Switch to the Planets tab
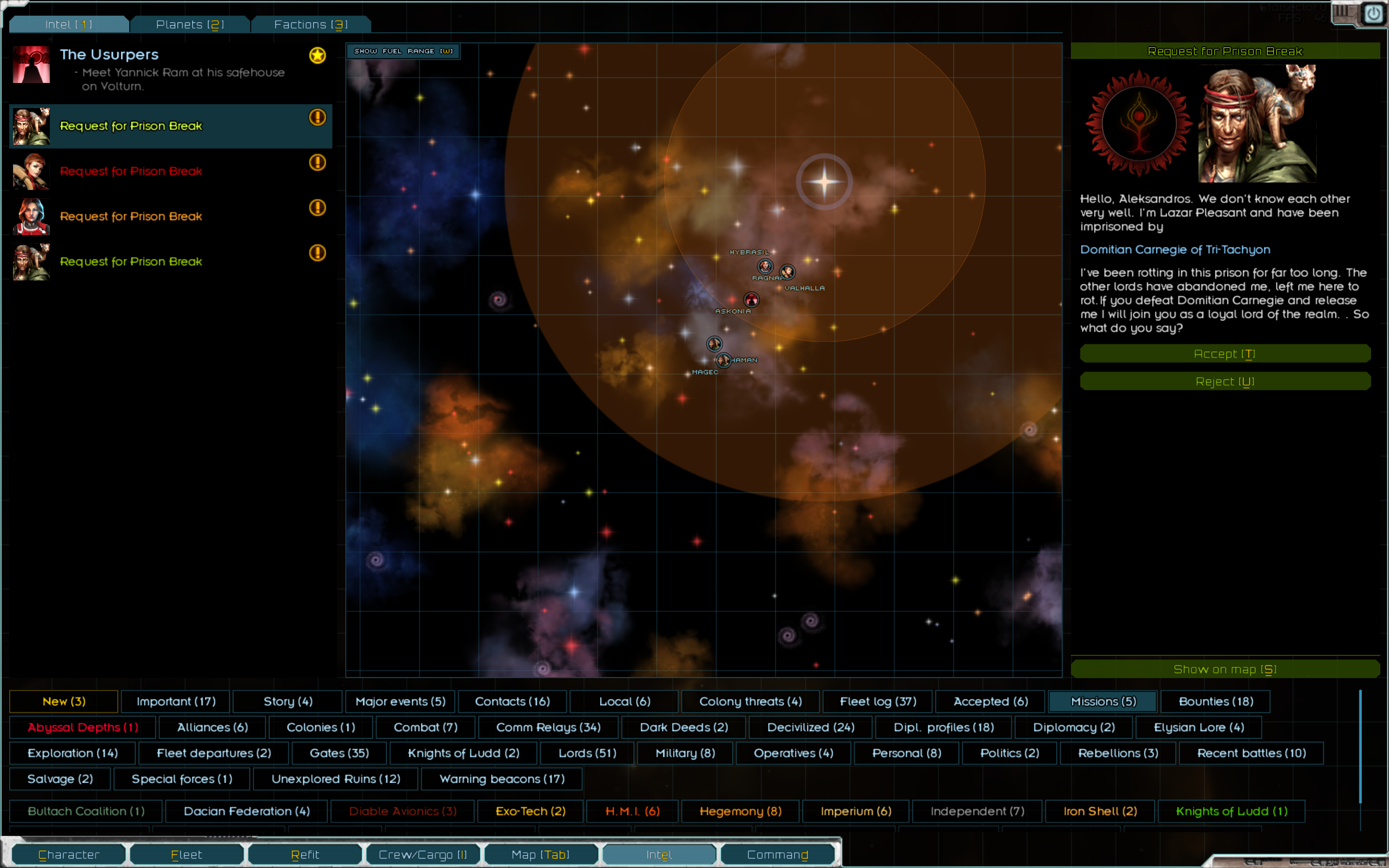 [x=190, y=24]
